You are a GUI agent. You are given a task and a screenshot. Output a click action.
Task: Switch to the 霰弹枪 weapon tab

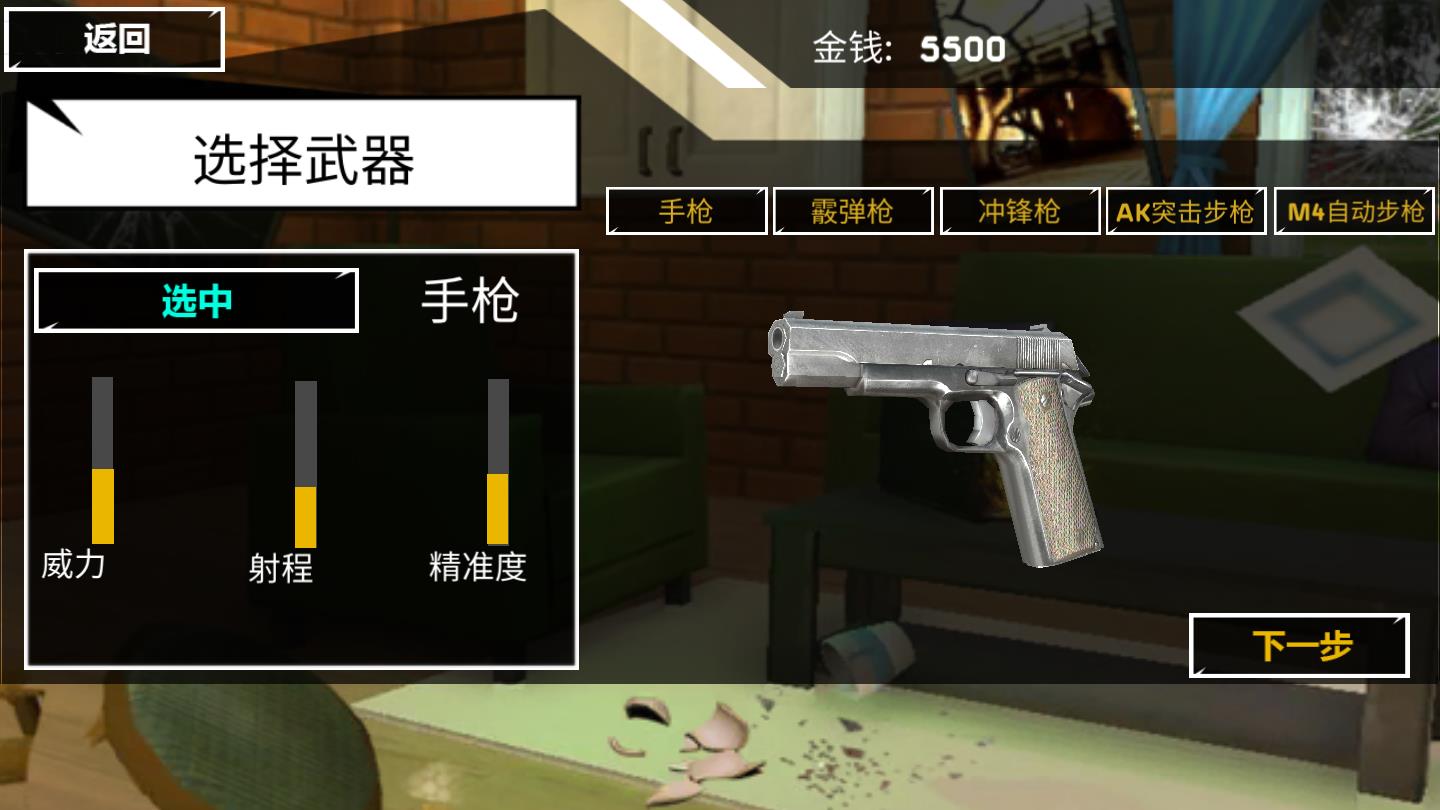(852, 211)
